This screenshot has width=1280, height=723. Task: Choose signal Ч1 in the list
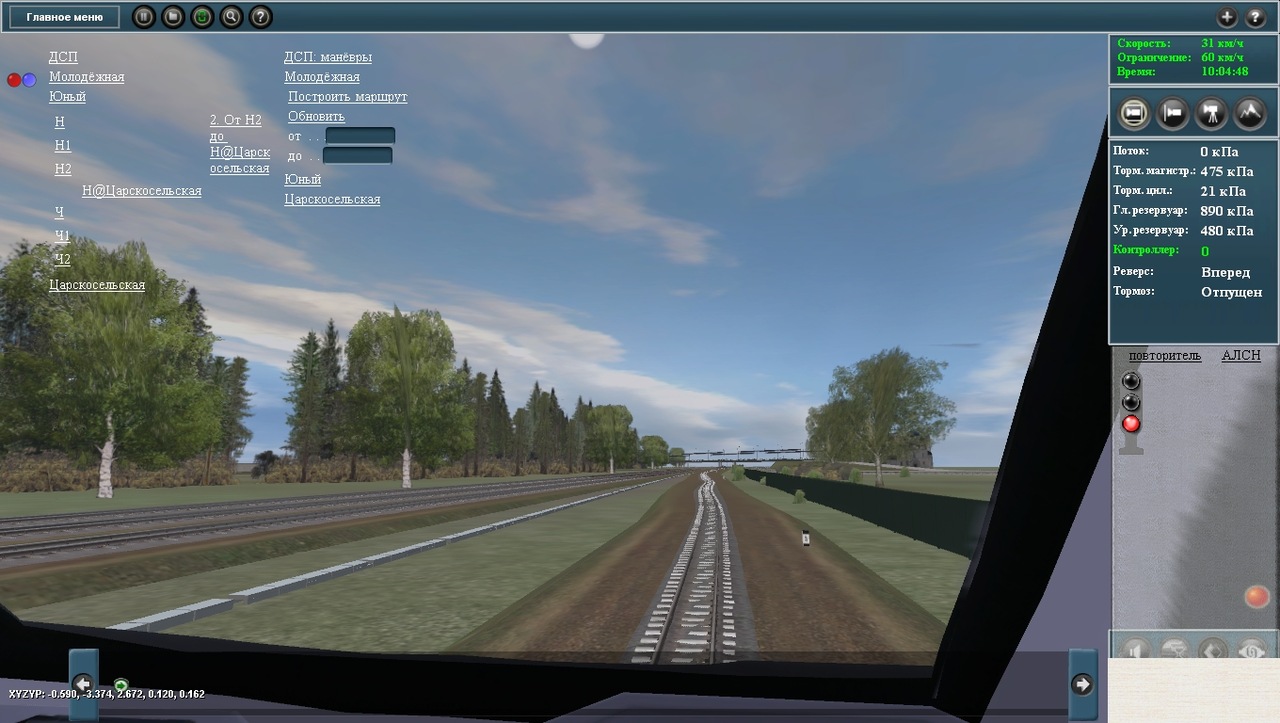coord(62,236)
